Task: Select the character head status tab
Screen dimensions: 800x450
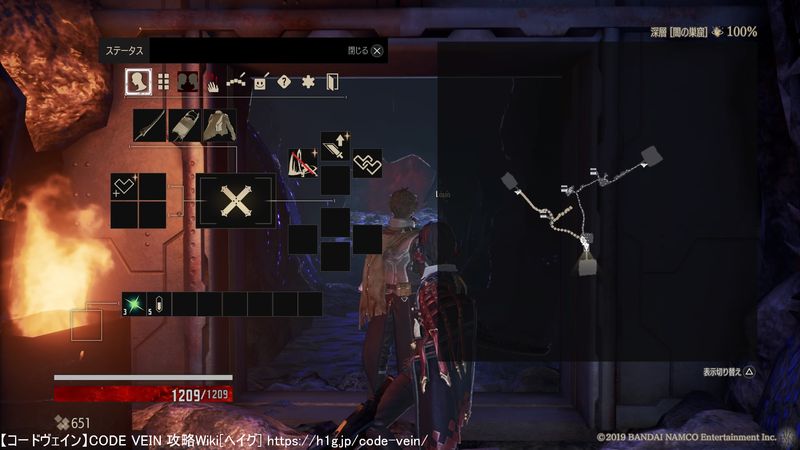Action: 138,82
